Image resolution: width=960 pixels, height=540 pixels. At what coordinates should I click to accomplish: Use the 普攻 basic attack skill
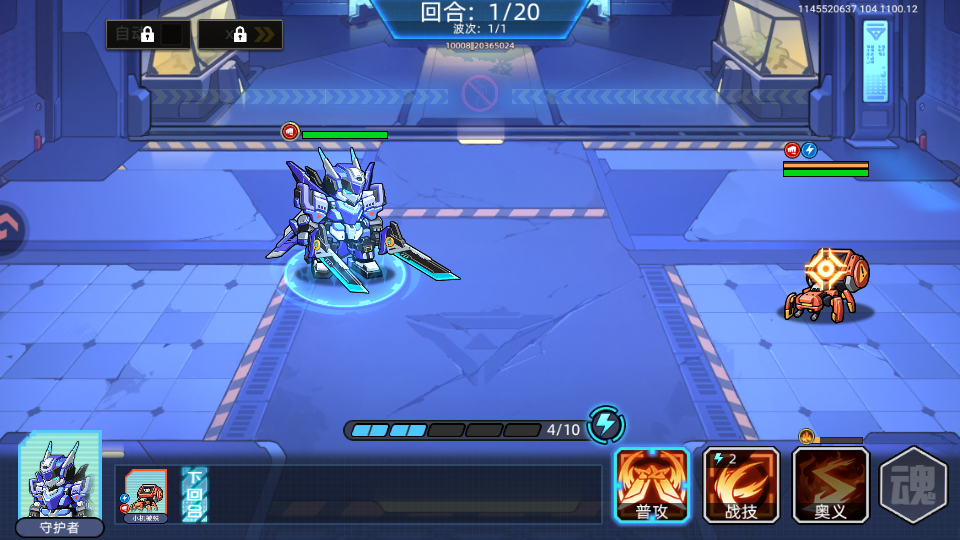(651, 484)
